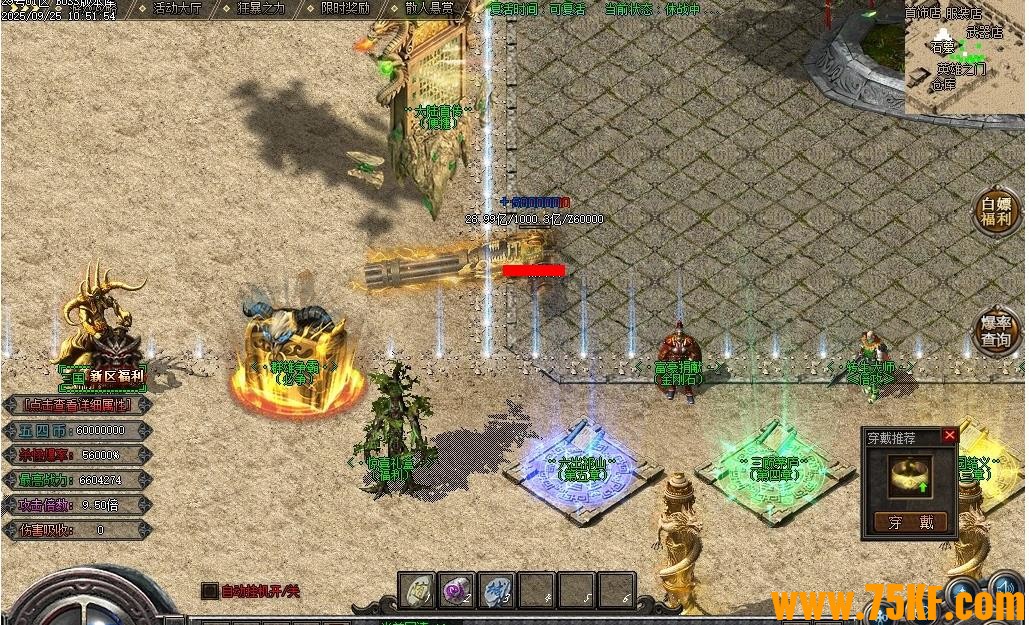Use the stone item in hotbar slot 1

417,590
